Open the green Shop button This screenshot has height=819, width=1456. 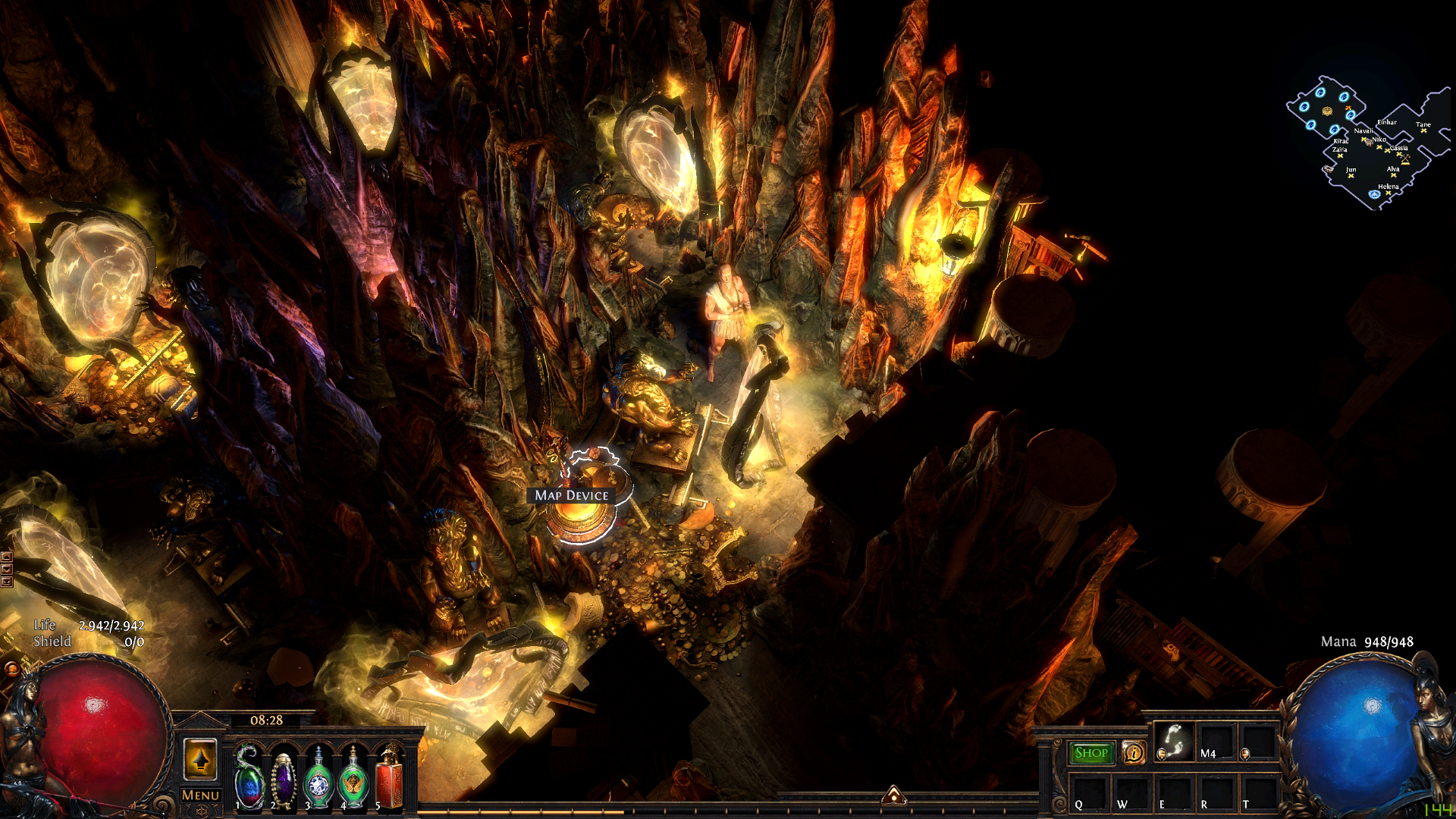click(x=1091, y=753)
